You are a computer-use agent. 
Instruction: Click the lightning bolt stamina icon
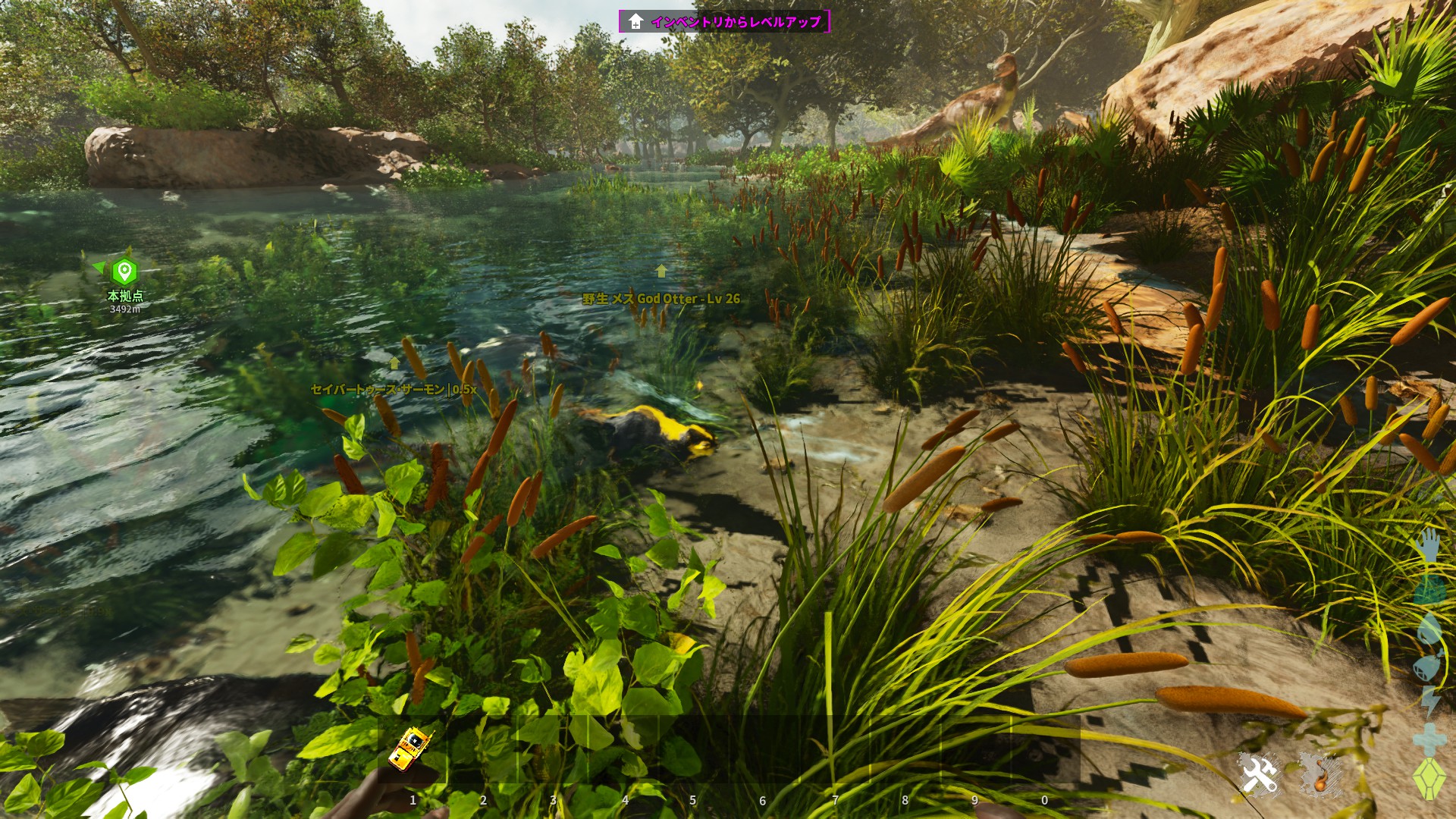[x=1430, y=702]
